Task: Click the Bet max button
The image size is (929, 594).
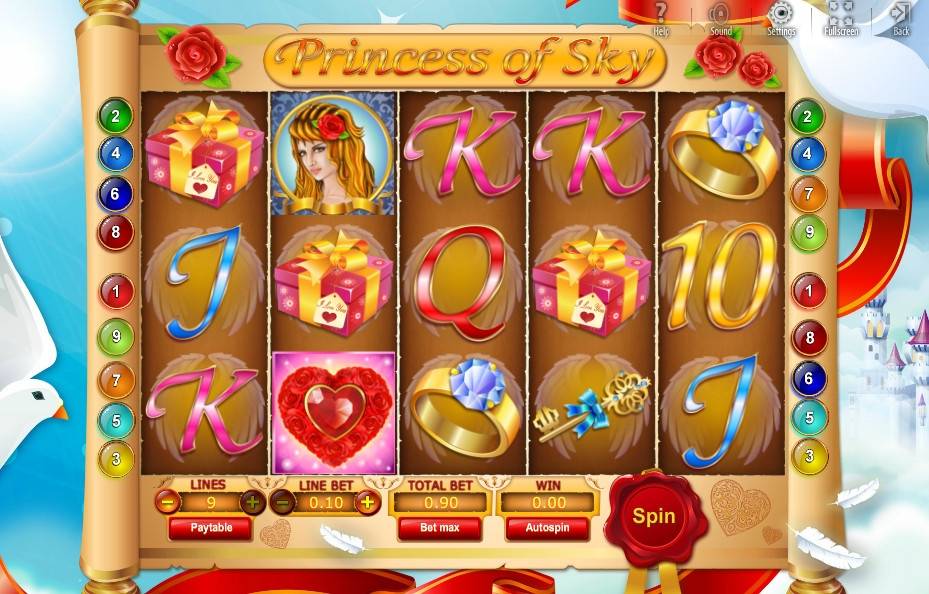Action: [439, 528]
